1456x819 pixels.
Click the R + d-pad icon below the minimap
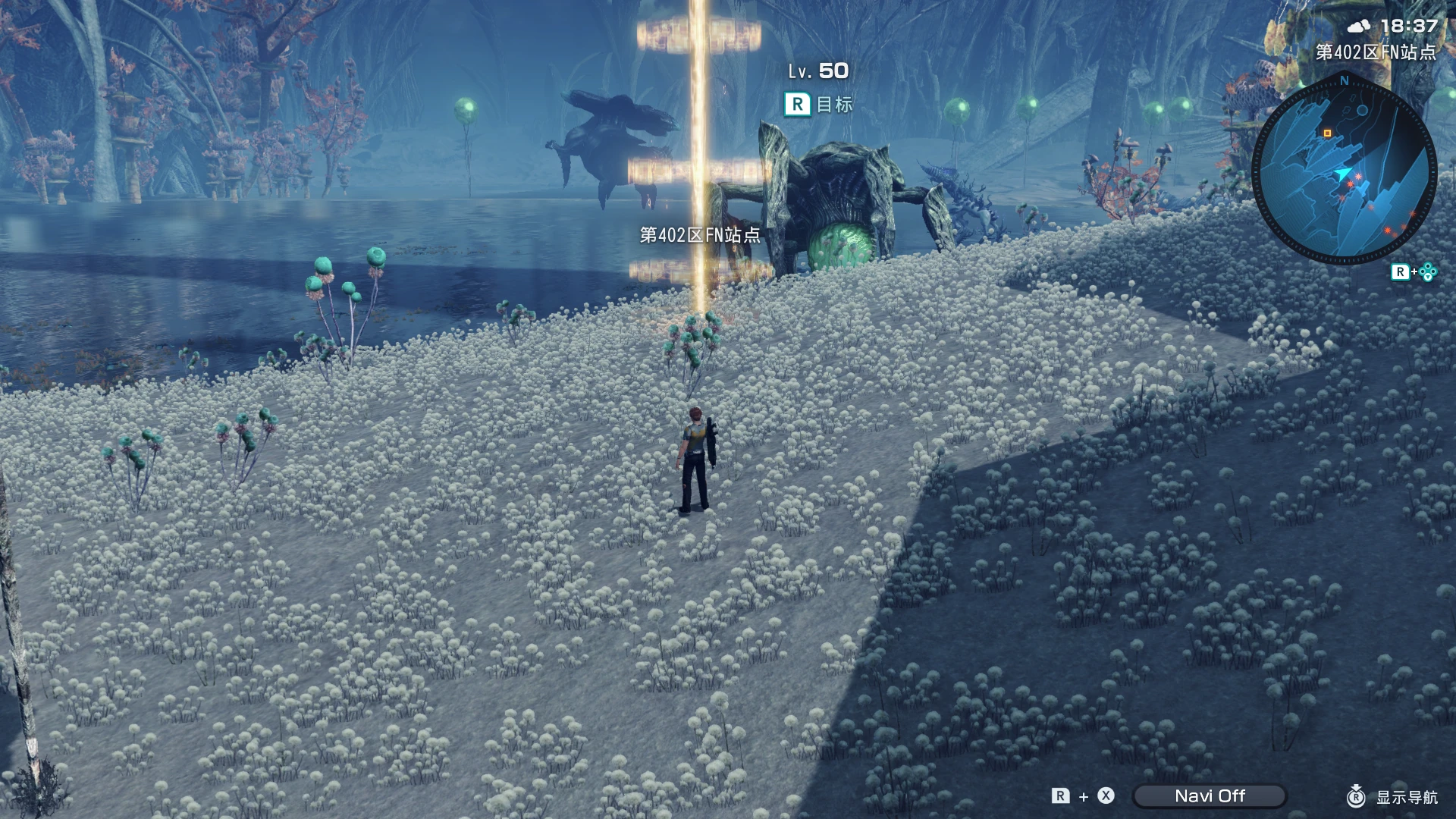(1412, 270)
